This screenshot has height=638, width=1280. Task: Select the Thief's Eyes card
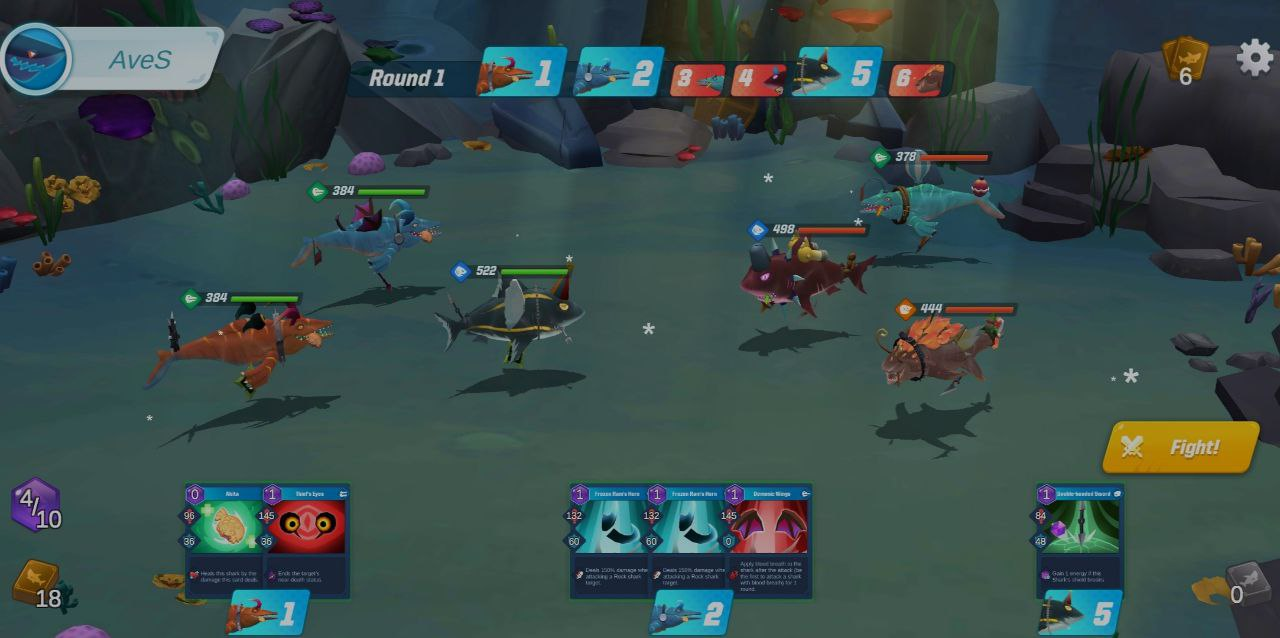pos(308,540)
